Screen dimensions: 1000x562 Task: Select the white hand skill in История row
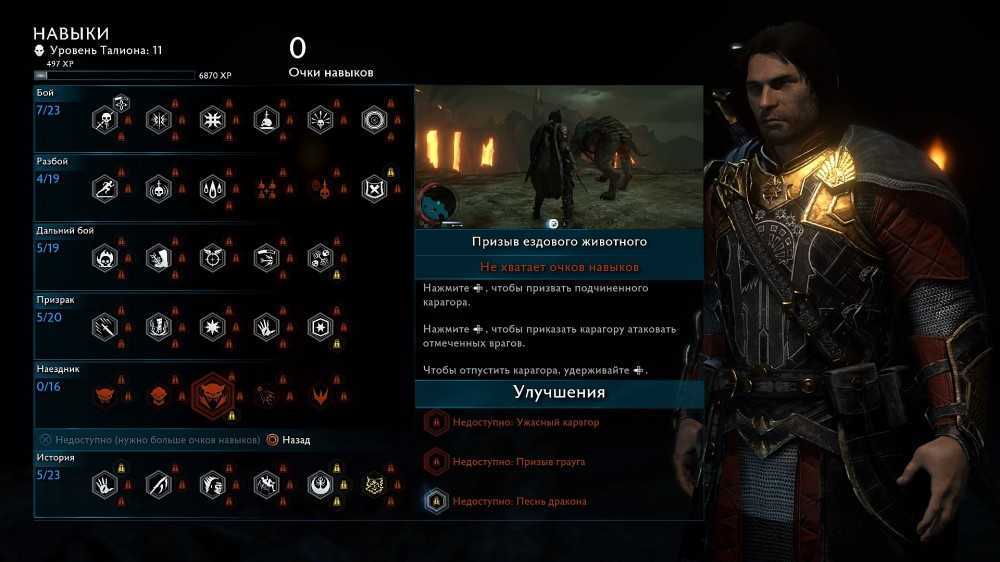105,486
